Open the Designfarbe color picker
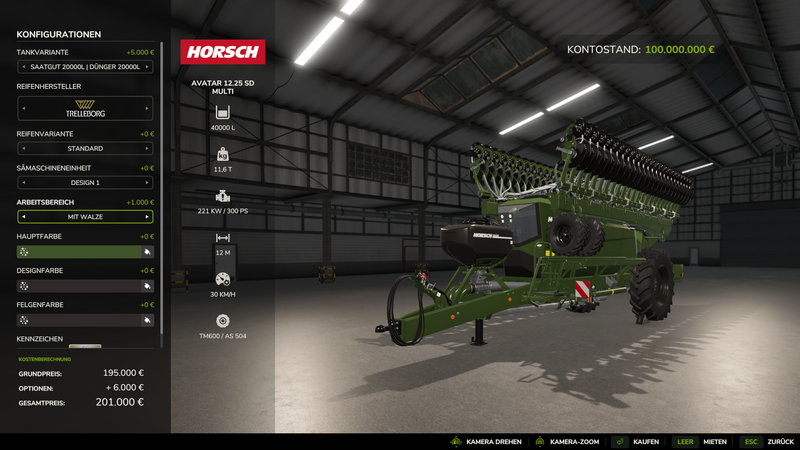This screenshot has height=450, width=800. [85, 286]
